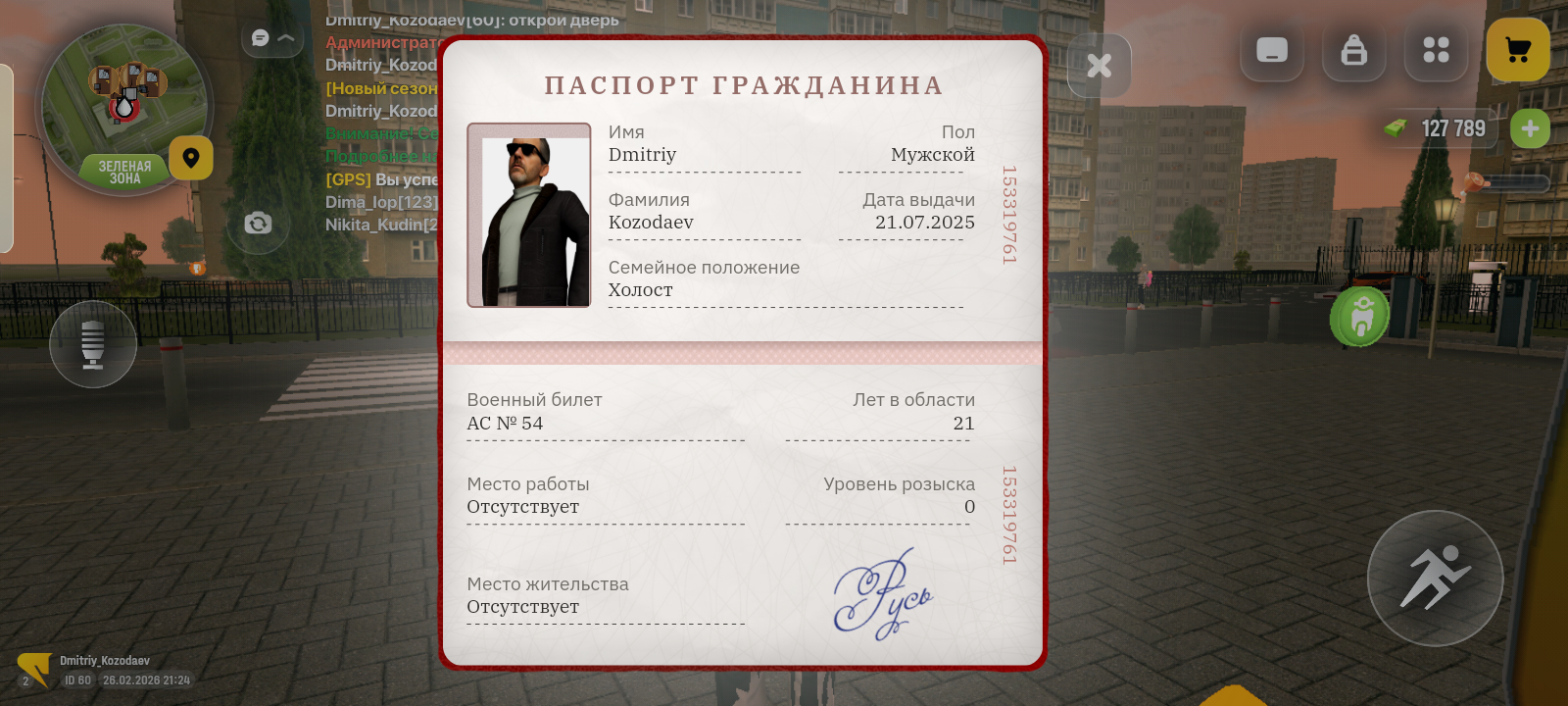Open the four-dot interactions menu

[1436, 51]
